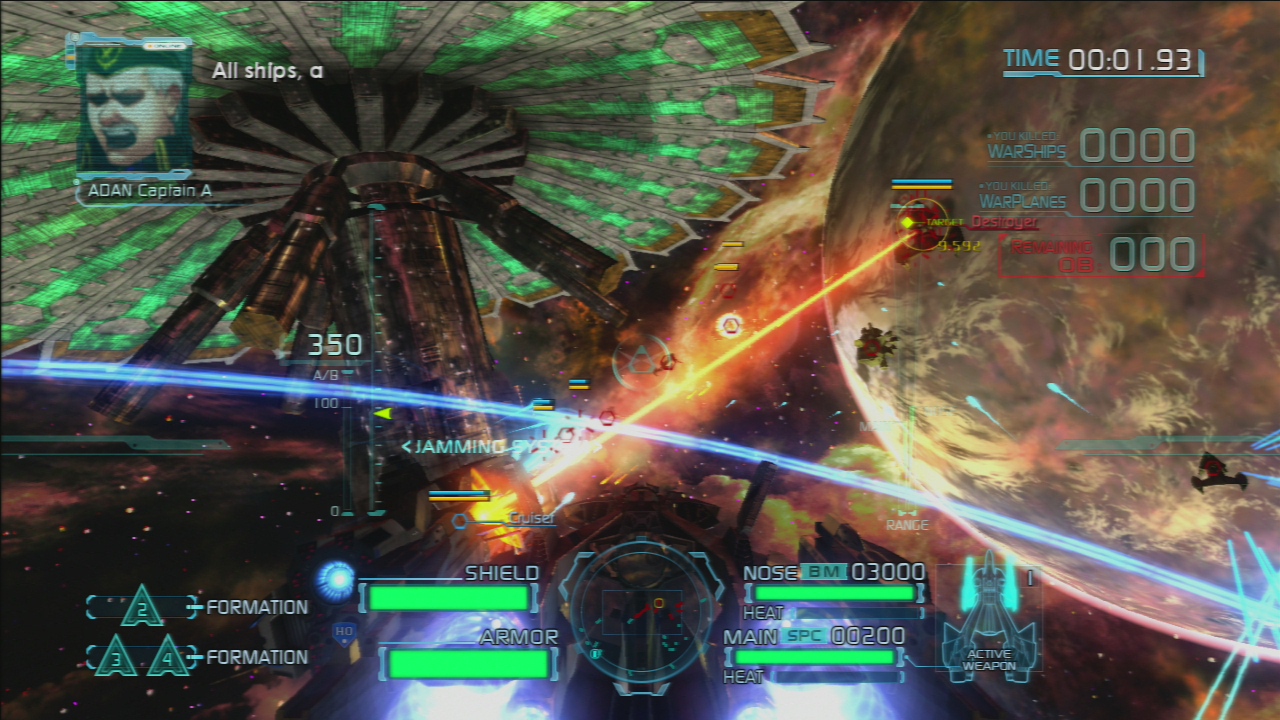Image resolution: width=1280 pixels, height=720 pixels.
Task: Switch to the nose BM weapon tag
Action: coord(823,572)
